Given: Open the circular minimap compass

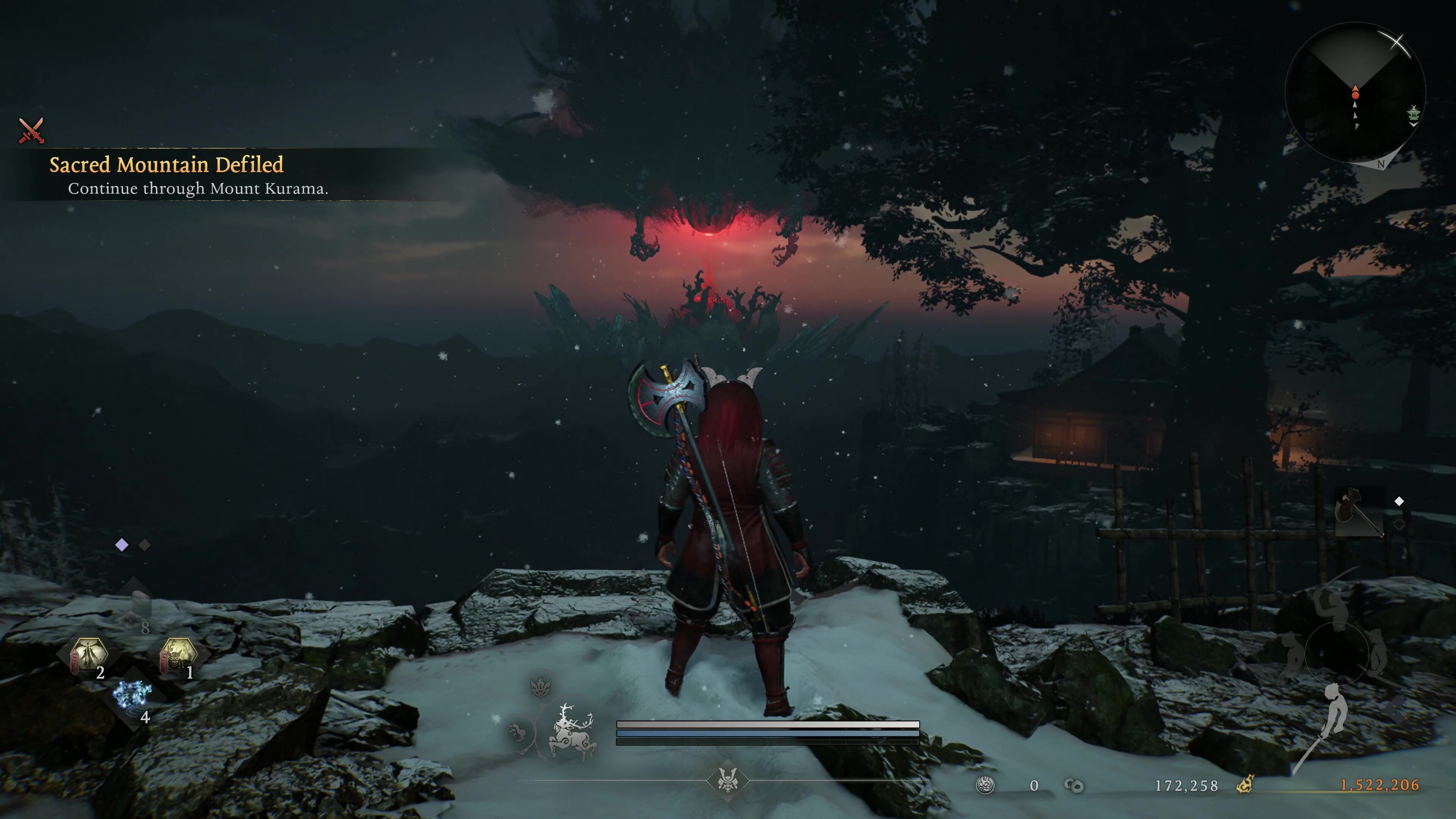Looking at the screenshot, I should pyautogui.click(x=1355, y=93).
